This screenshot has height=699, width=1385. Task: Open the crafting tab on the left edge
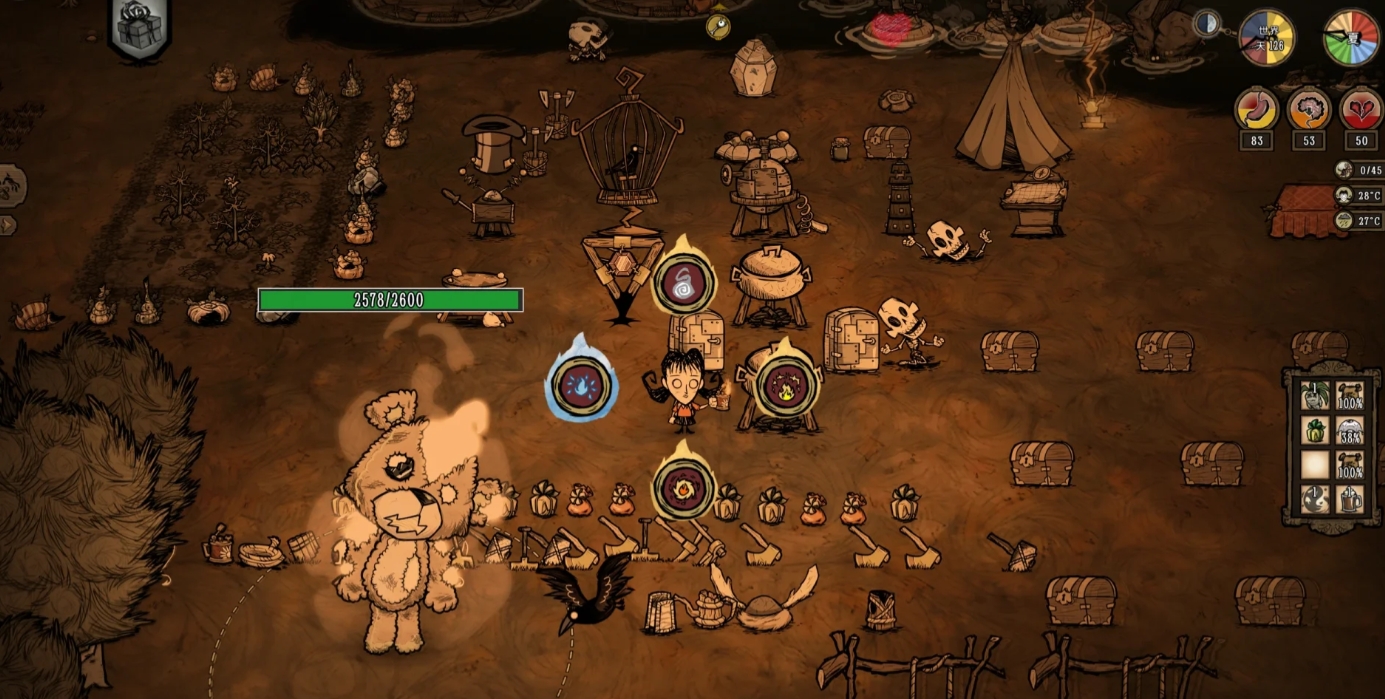[x=10, y=186]
